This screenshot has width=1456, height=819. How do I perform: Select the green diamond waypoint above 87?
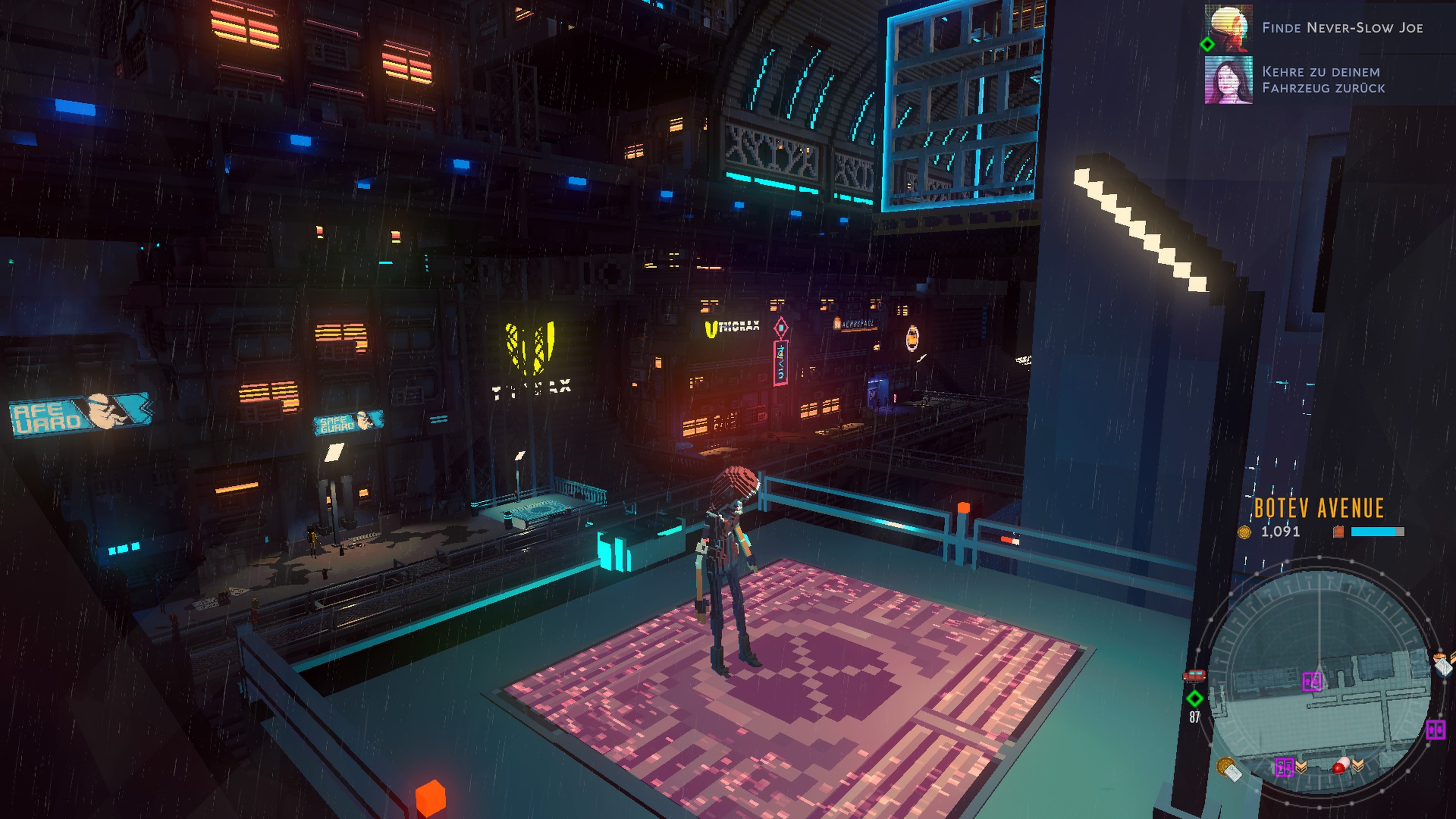pyautogui.click(x=1194, y=698)
